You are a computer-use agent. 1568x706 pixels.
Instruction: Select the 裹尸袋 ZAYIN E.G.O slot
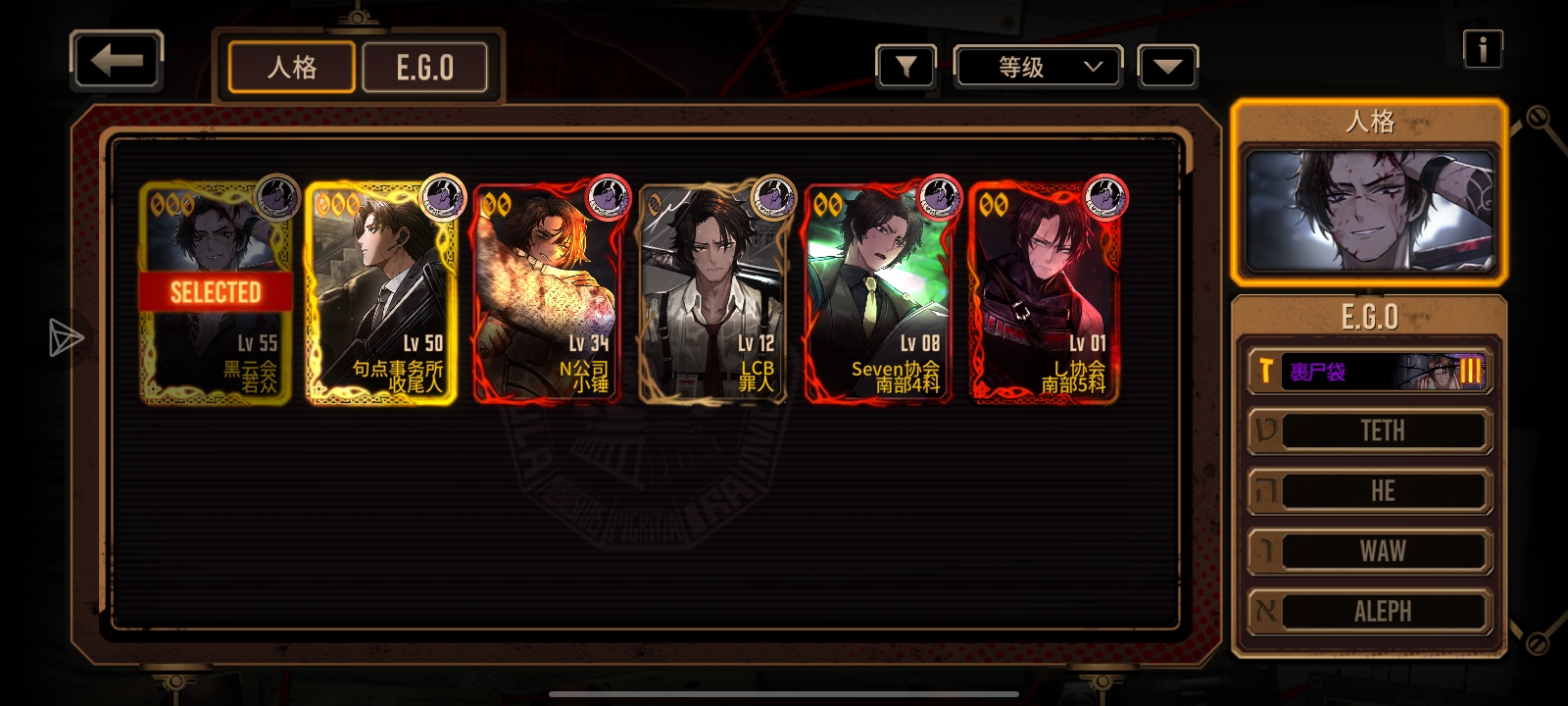tap(1369, 372)
